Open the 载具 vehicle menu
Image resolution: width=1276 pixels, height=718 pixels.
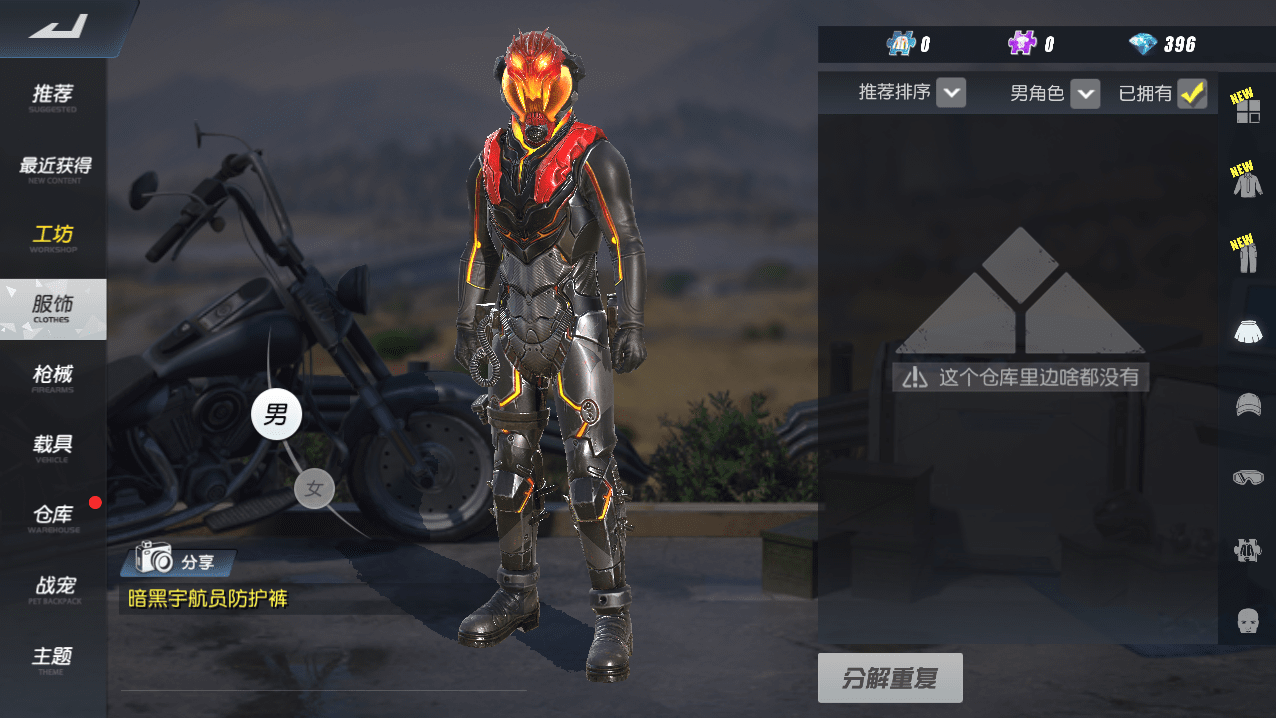point(53,447)
